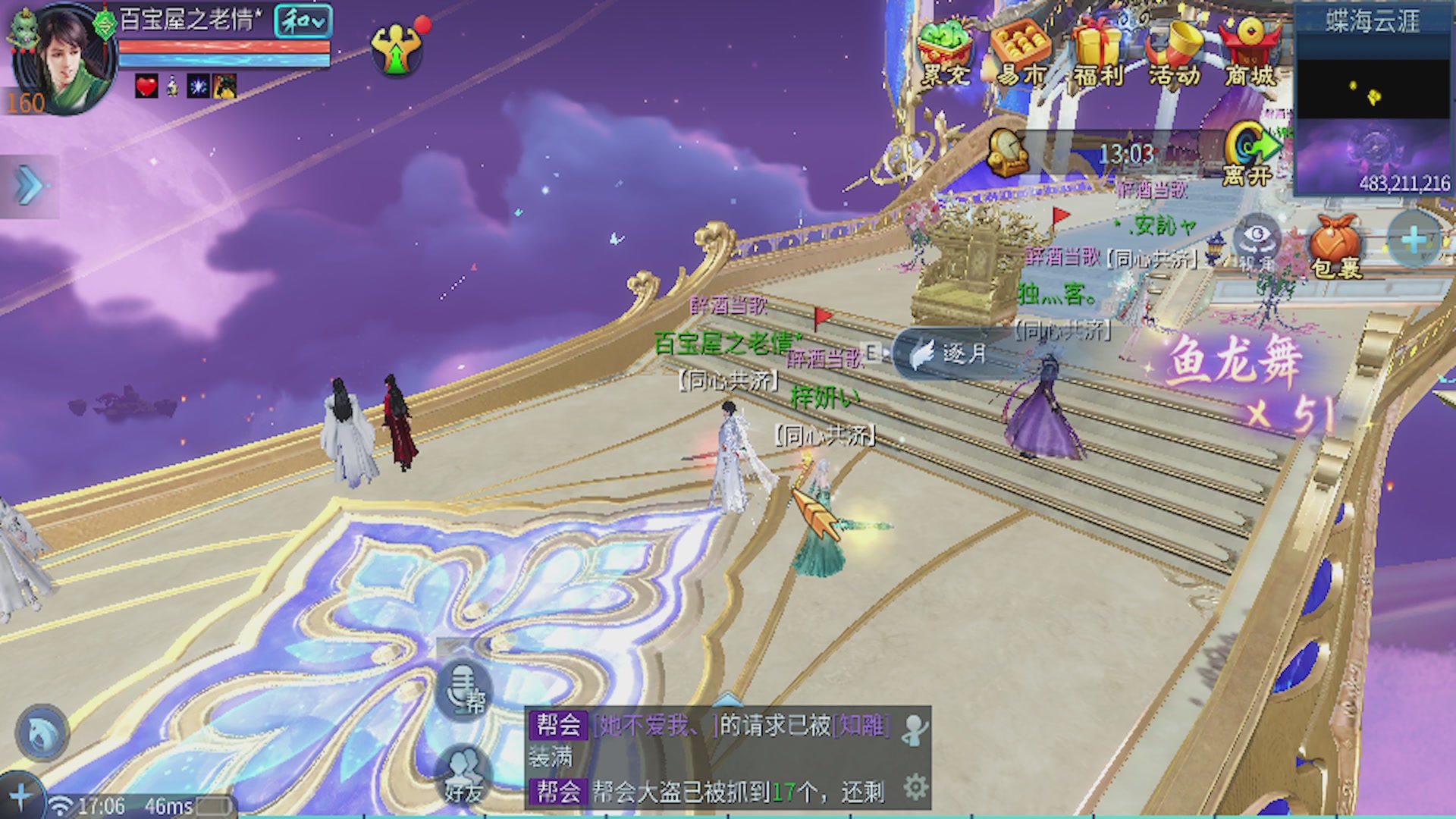Toggle the 视角 eye view button
The image size is (1456, 819).
[1258, 243]
